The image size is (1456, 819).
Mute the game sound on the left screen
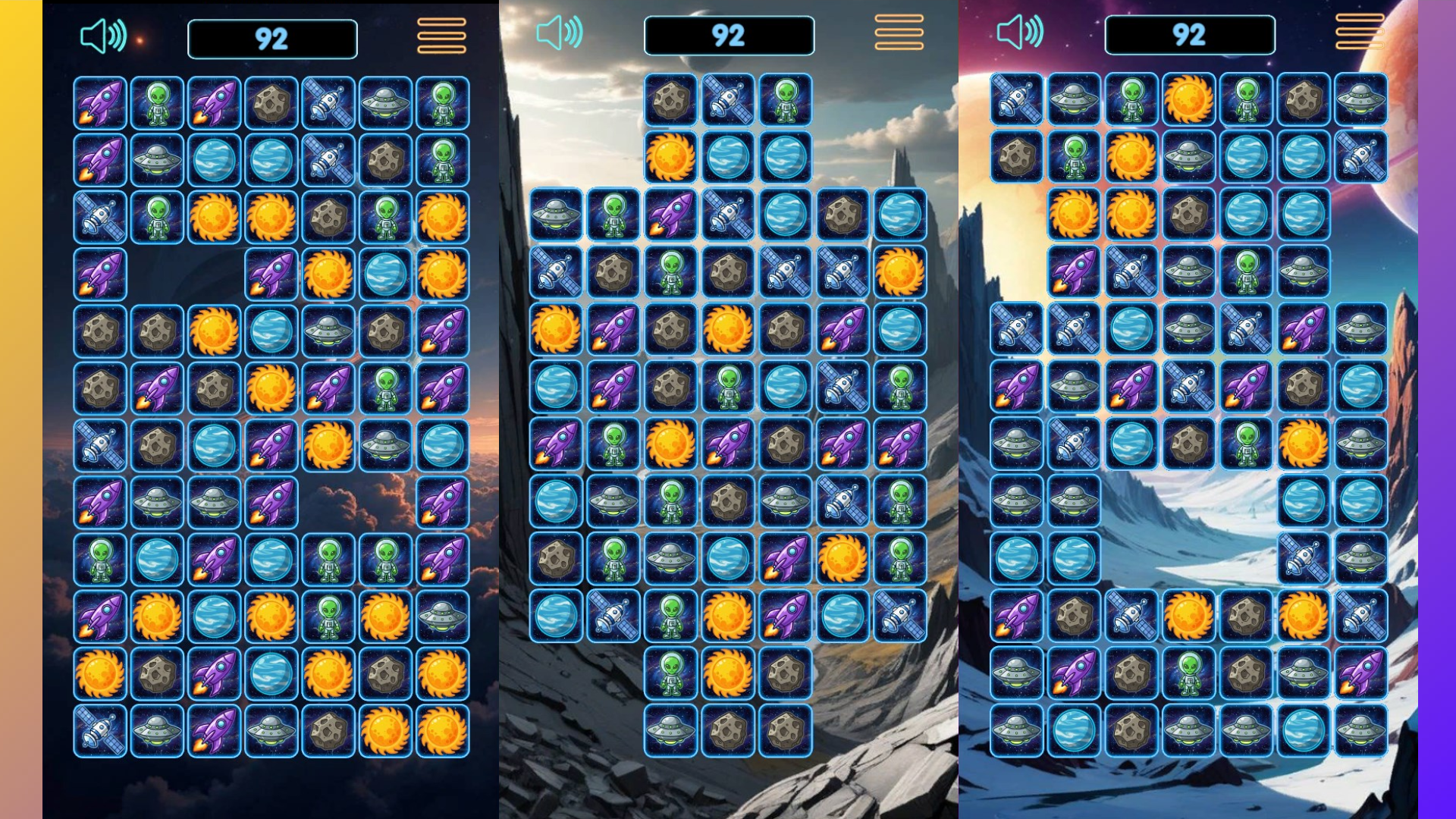(104, 33)
